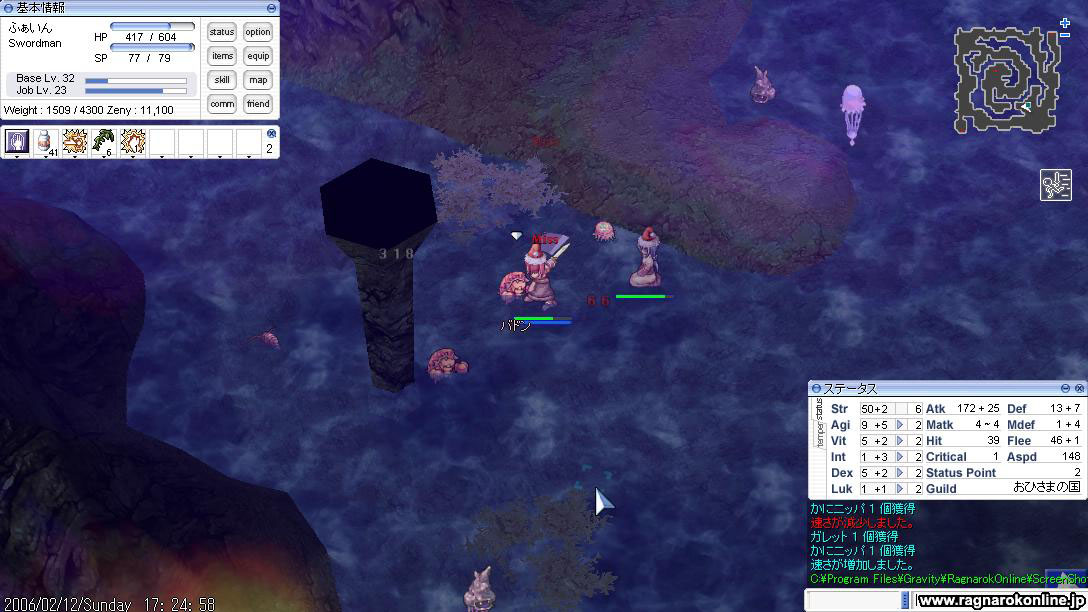
Task: Open the equip window
Action: [x=258, y=56]
